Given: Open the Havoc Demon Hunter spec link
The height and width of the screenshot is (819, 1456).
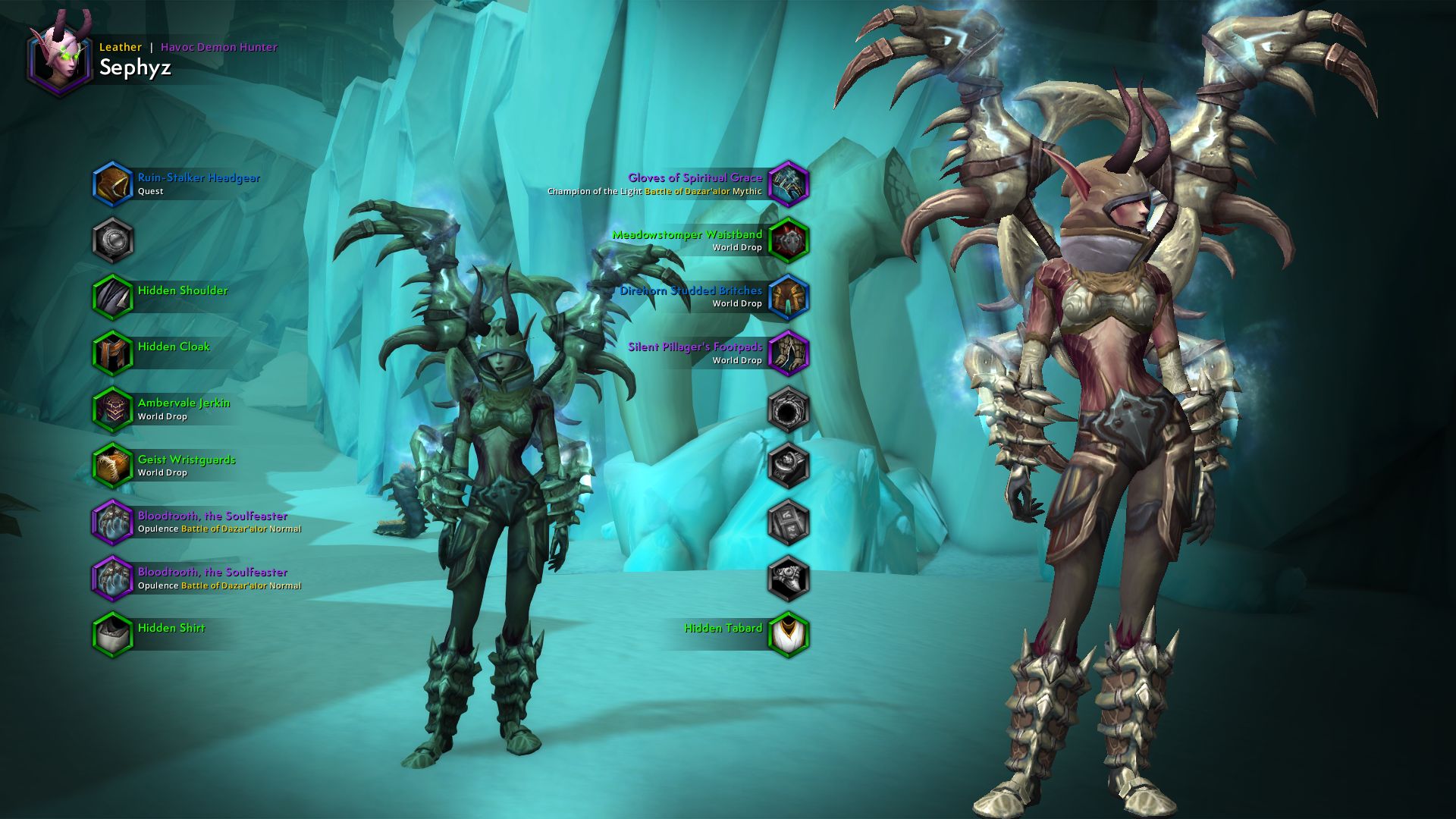Looking at the screenshot, I should click(x=218, y=47).
